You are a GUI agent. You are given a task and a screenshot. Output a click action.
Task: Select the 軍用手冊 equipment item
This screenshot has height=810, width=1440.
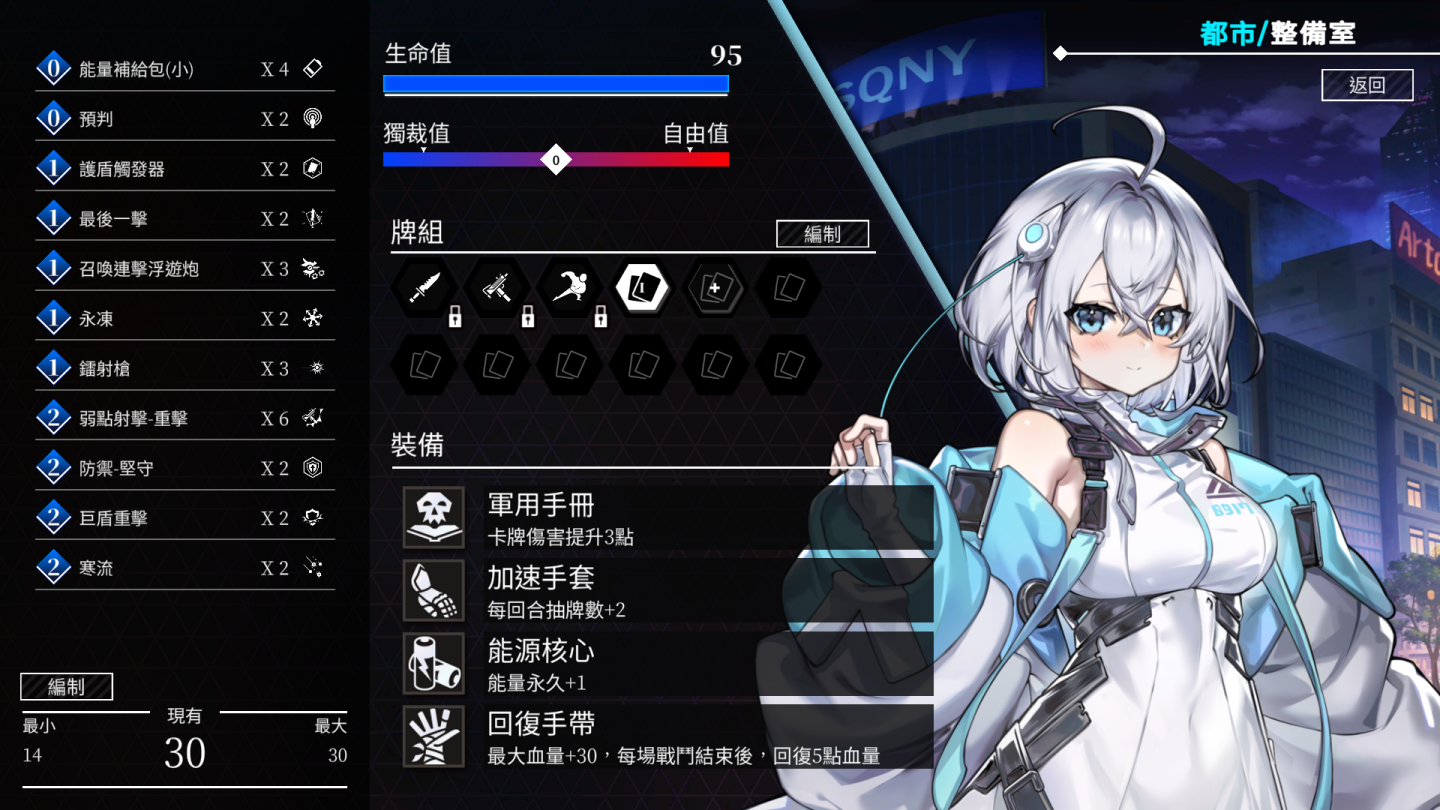tap(667, 518)
